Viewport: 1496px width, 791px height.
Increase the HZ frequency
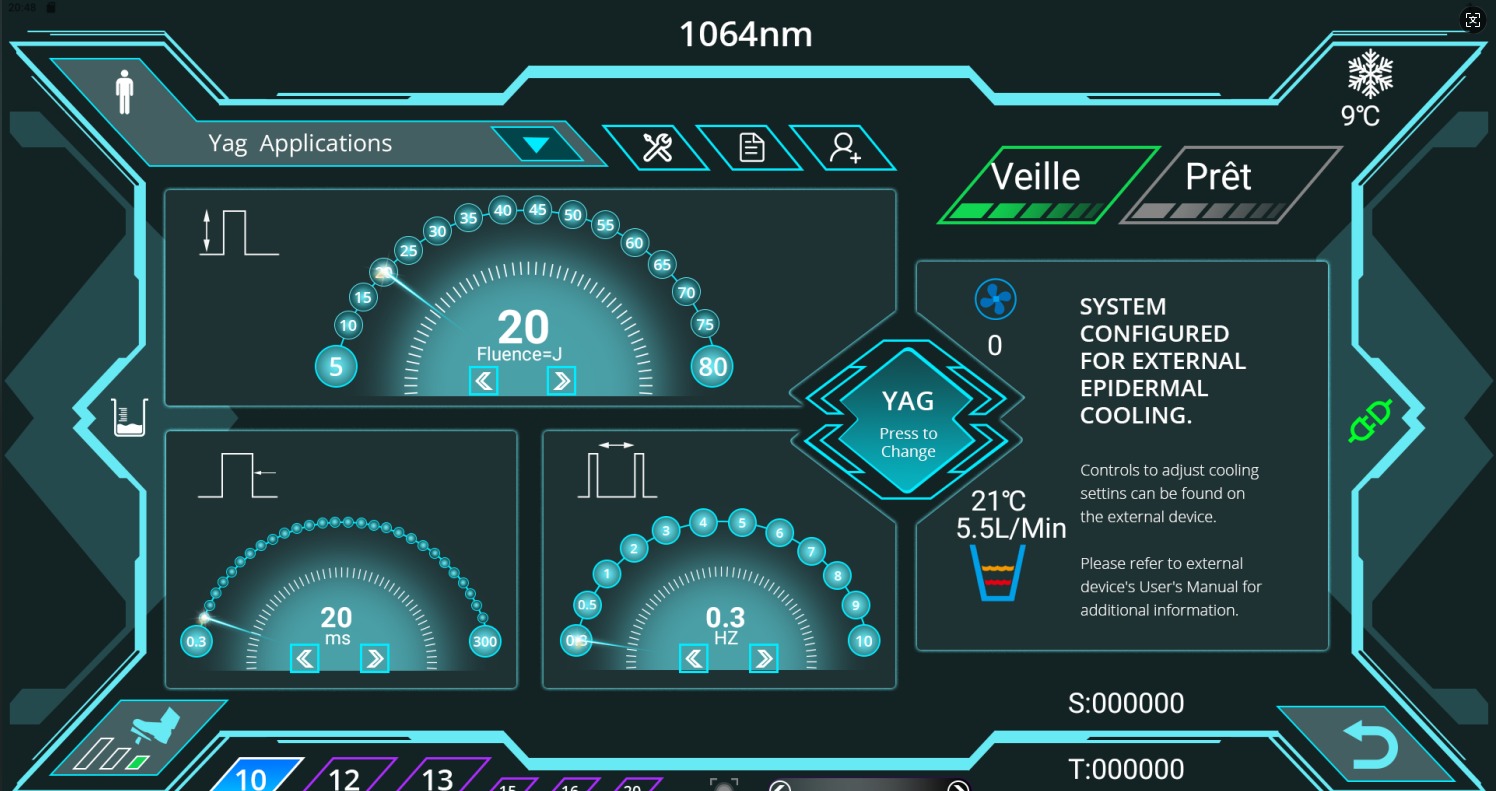click(763, 657)
